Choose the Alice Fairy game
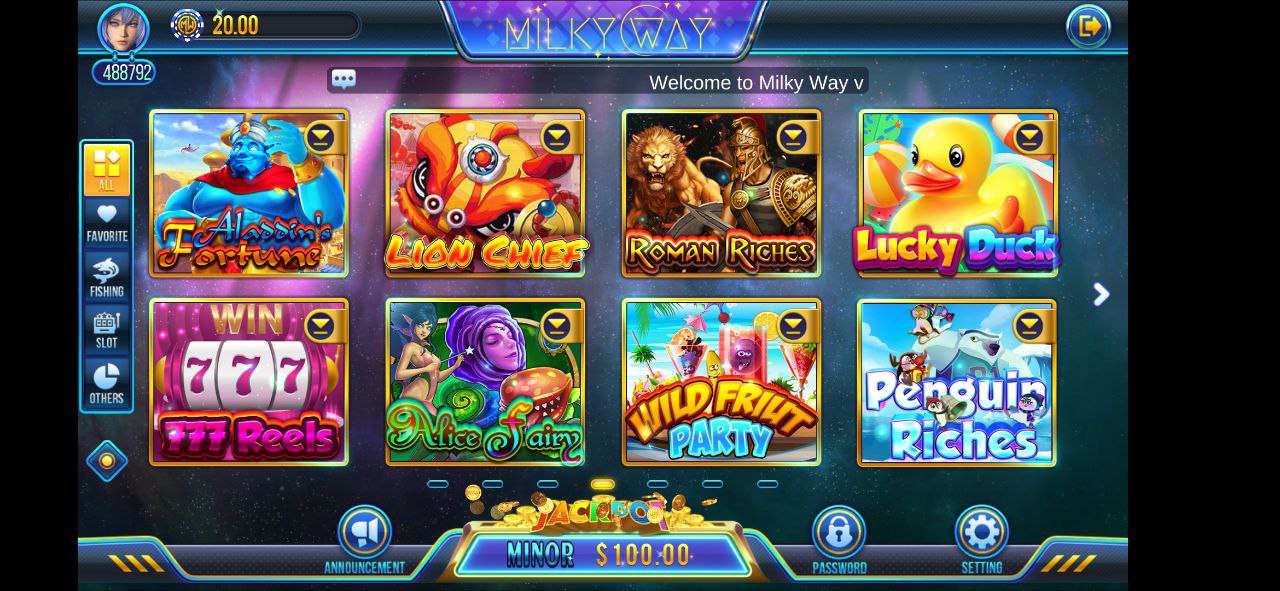 click(x=485, y=383)
